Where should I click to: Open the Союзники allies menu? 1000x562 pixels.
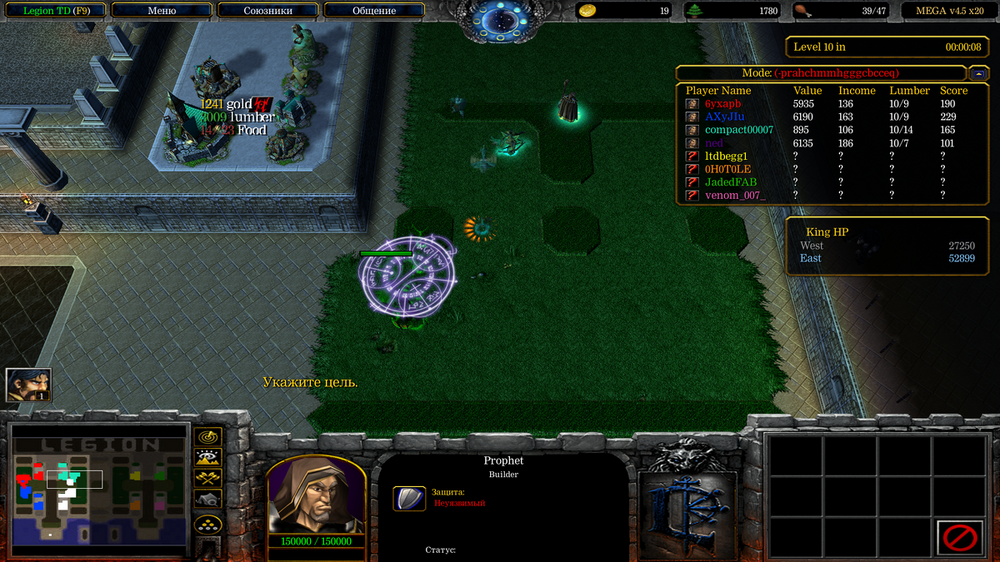[268, 11]
